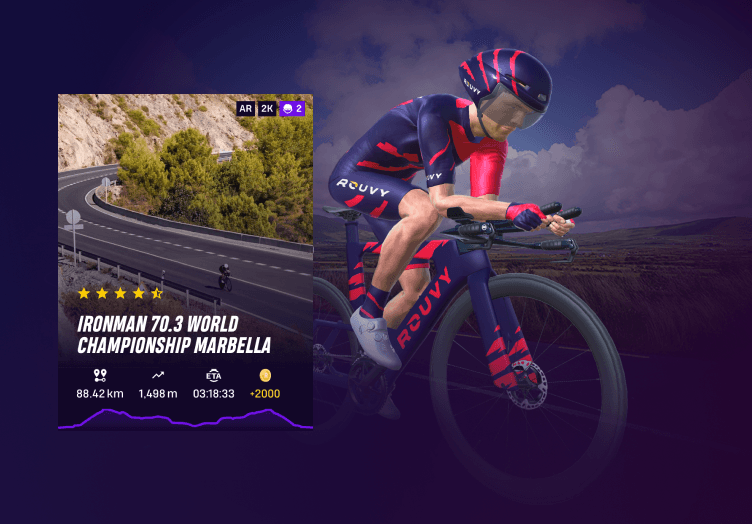752x524 pixels.
Task: Select the purple riders count badge
Action: 293,108
